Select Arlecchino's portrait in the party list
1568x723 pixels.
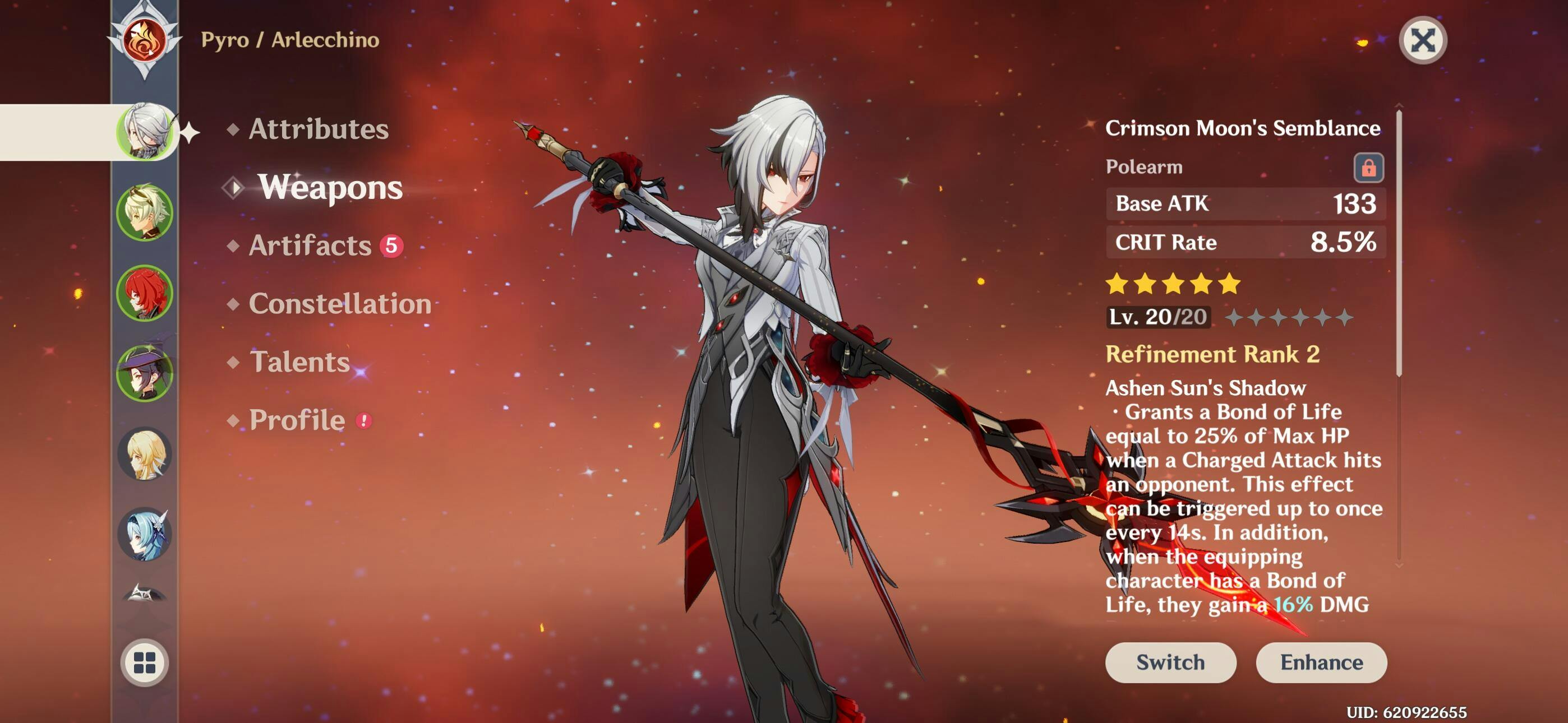145,132
